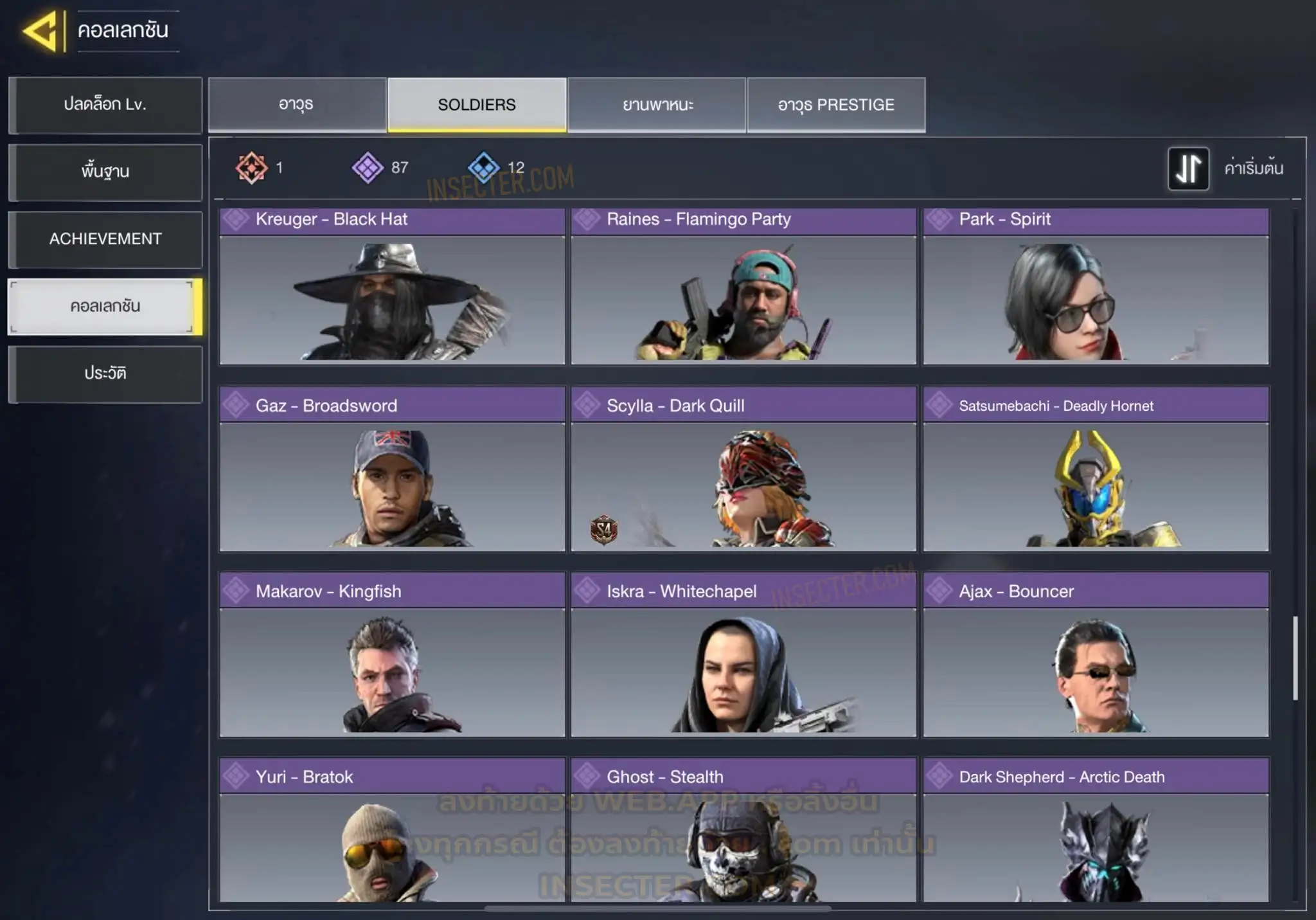The width and height of the screenshot is (1316, 920).
Task: Go back using the yellow arrow
Action: tap(41, 30)
